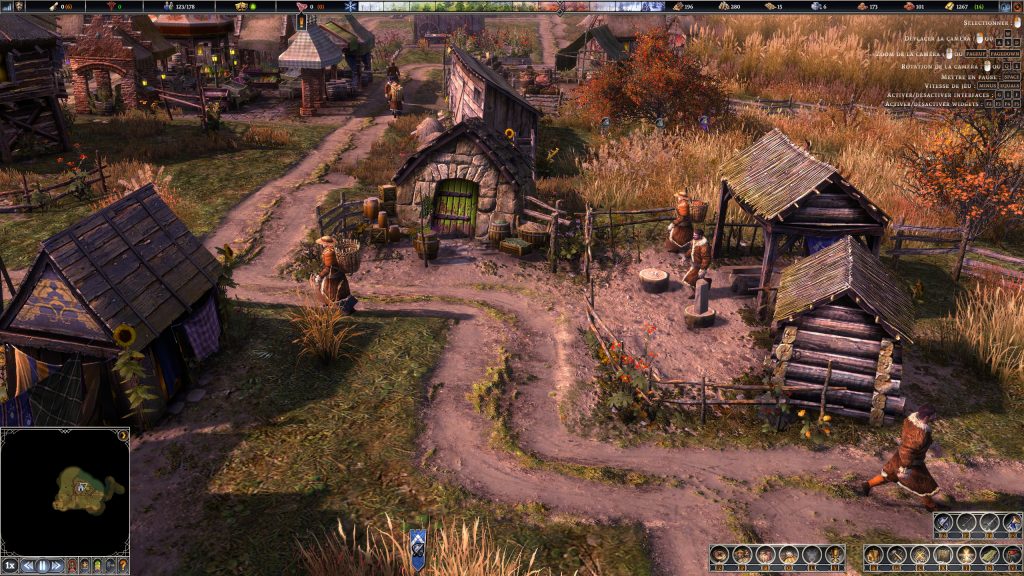Pause the game with the pause button
This screenshot has height=576, width=1024.
click(x=43, y=565)
